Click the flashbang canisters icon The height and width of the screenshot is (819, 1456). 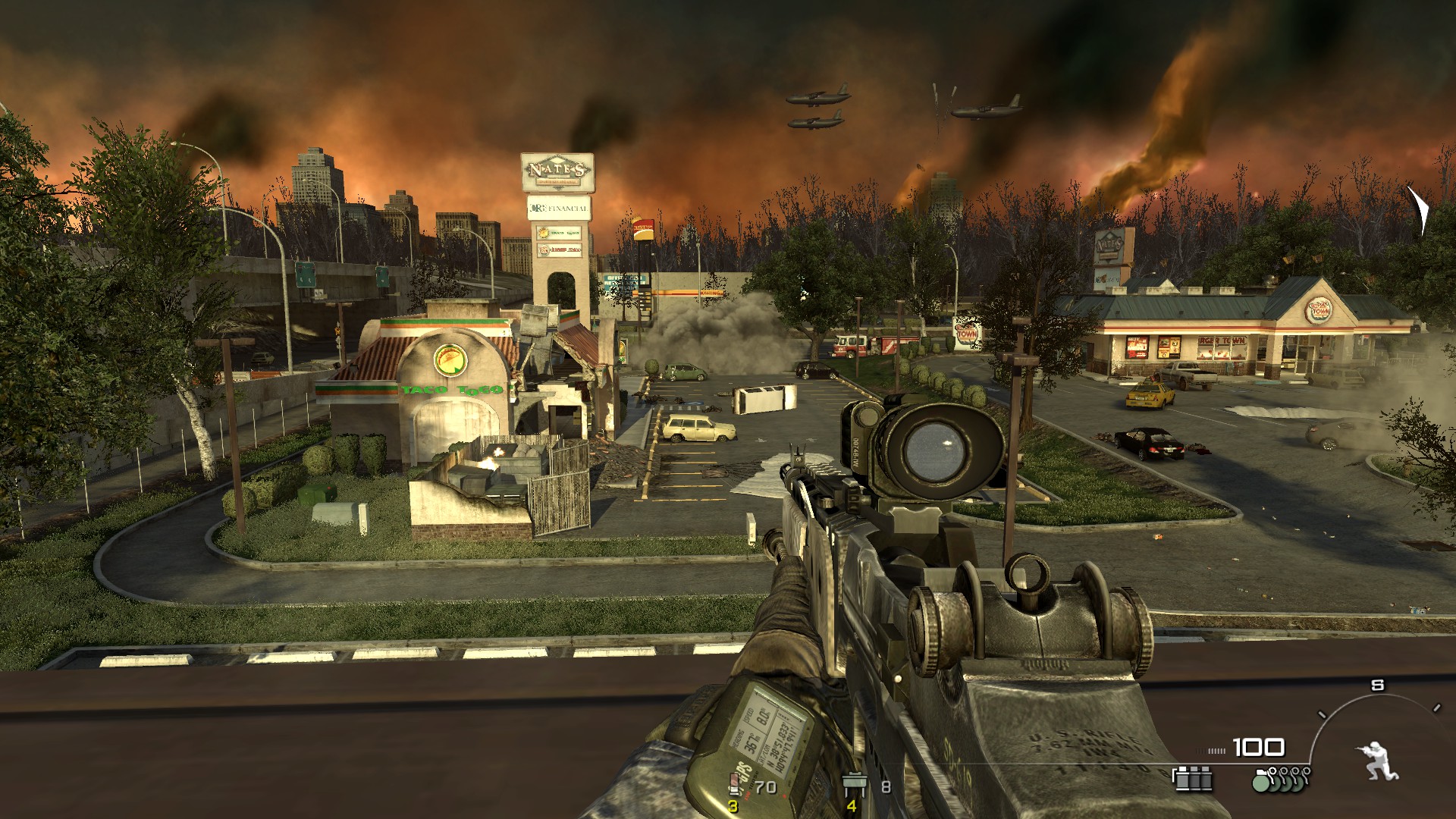click(1192, 779)
